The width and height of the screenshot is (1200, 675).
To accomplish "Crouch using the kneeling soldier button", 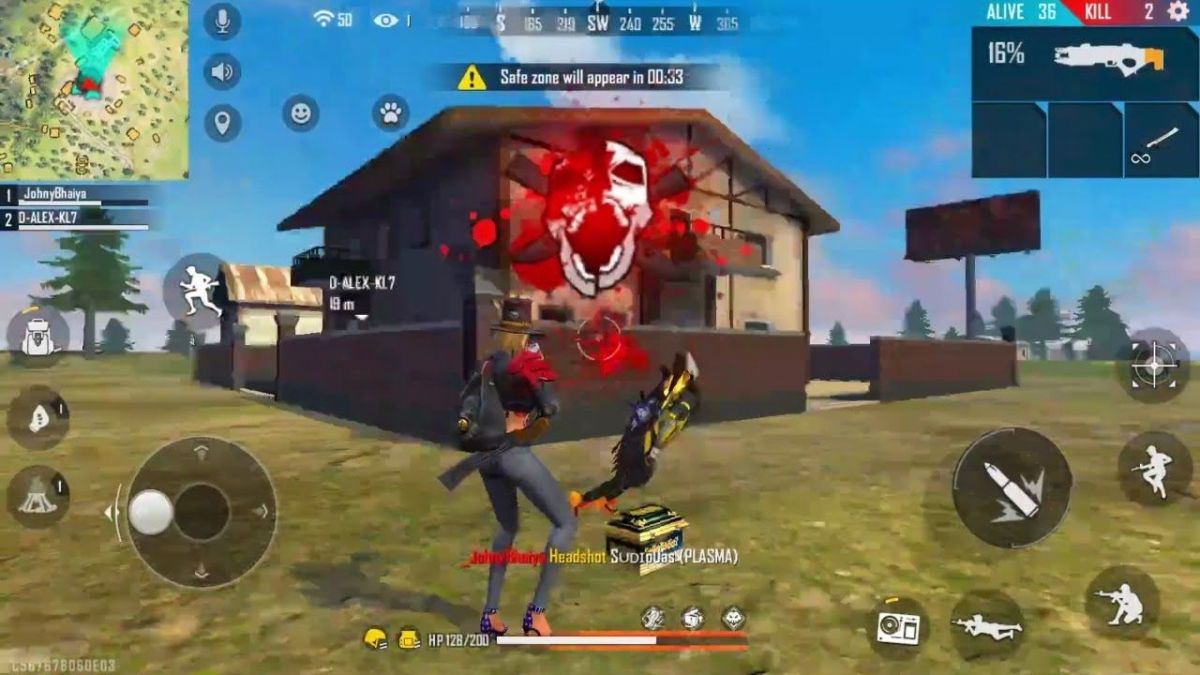I will click(1121, 602).
